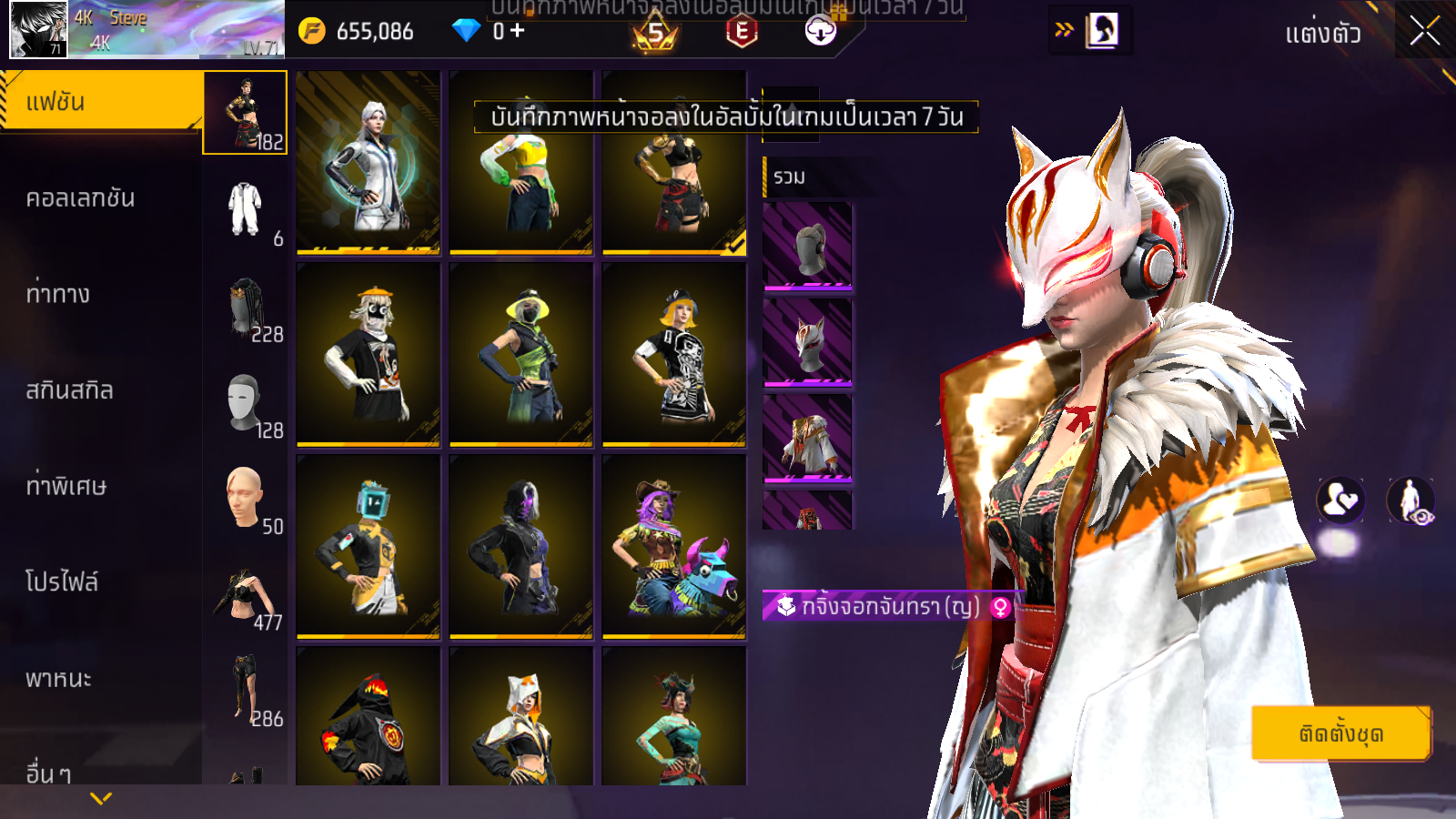Close the wardrobe screen with the X
The height and width of the screenshot is (819, 1456).
[1424, 32]
